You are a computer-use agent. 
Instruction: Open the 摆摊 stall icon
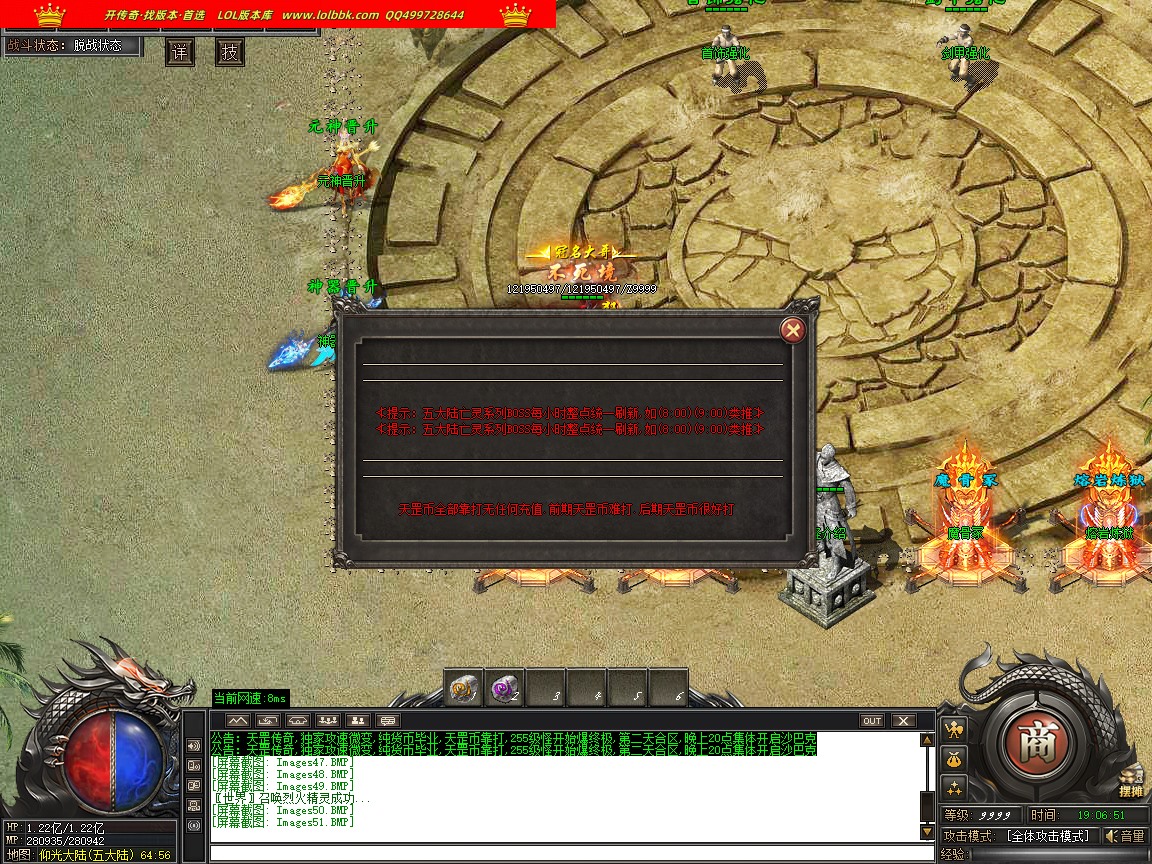1131,781
